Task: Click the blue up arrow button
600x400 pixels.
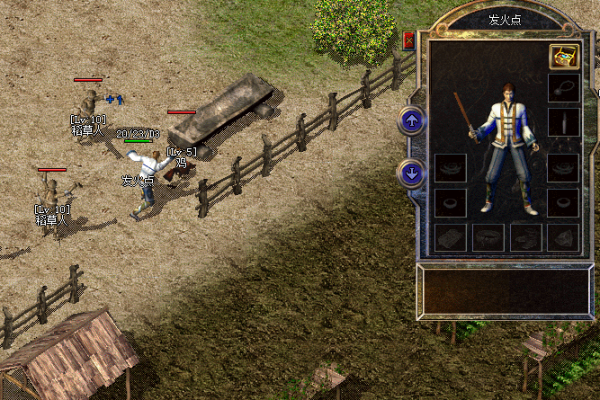Action: pyautogui.click(x=410, y=121)
